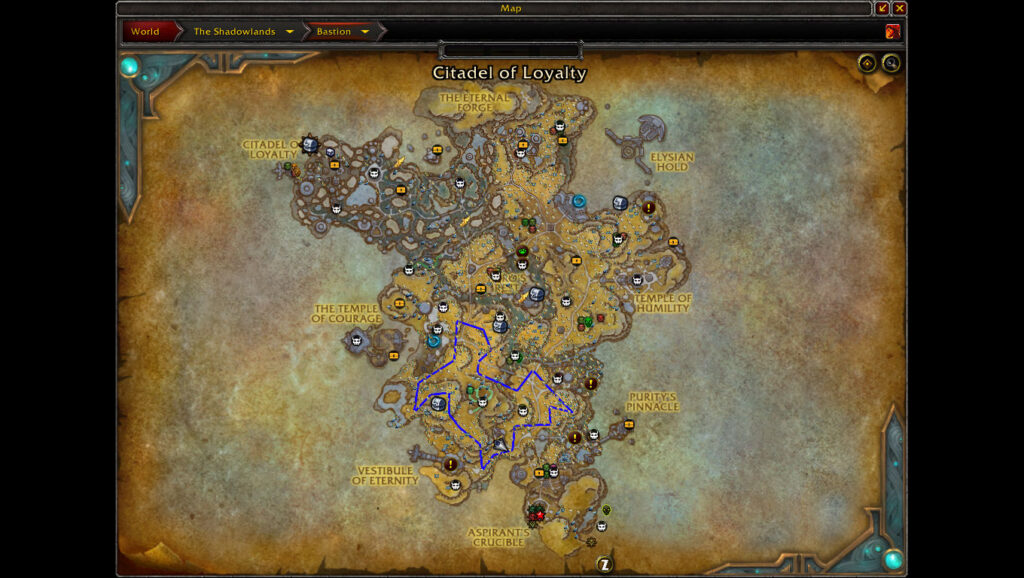Select the spiked boss marker at Citadel of Loyalty
The image size is (1024, 578).
pyautogui.click(x=309, y=145)
